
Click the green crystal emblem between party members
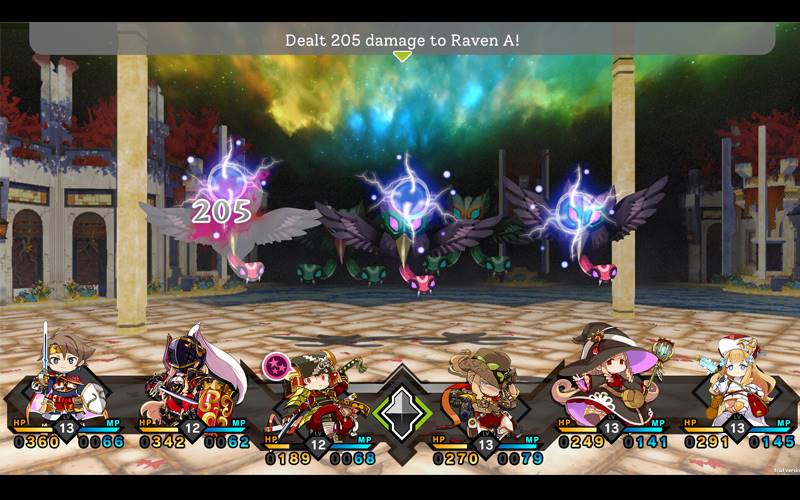pos(401,413)
